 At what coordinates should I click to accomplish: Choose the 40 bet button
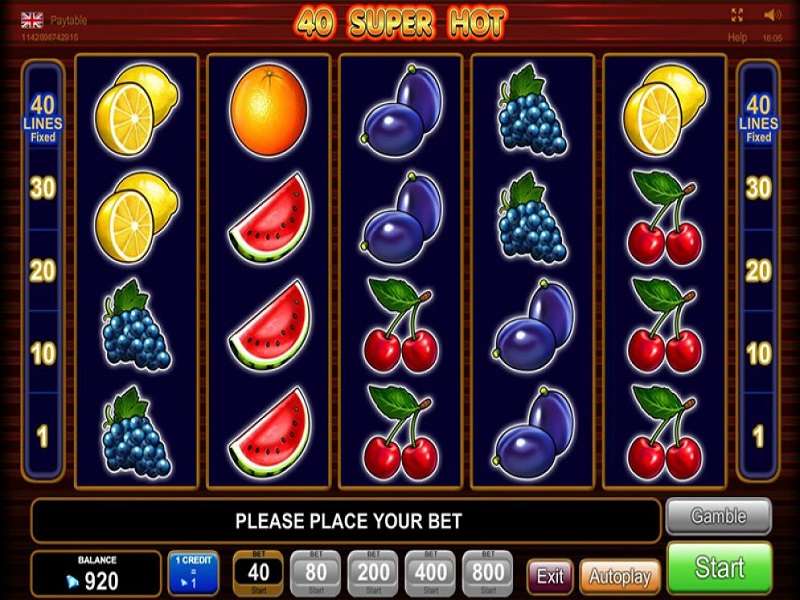258,573
